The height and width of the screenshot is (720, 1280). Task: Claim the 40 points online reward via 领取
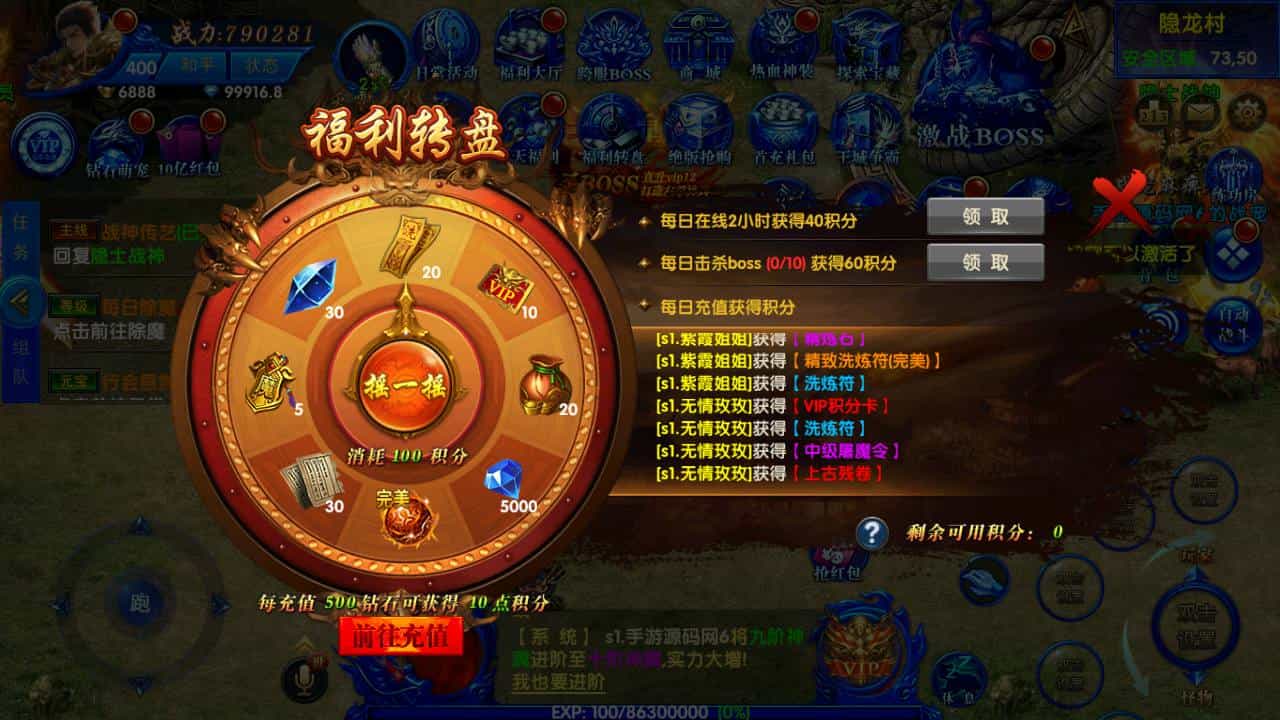[x=986, y=215]
